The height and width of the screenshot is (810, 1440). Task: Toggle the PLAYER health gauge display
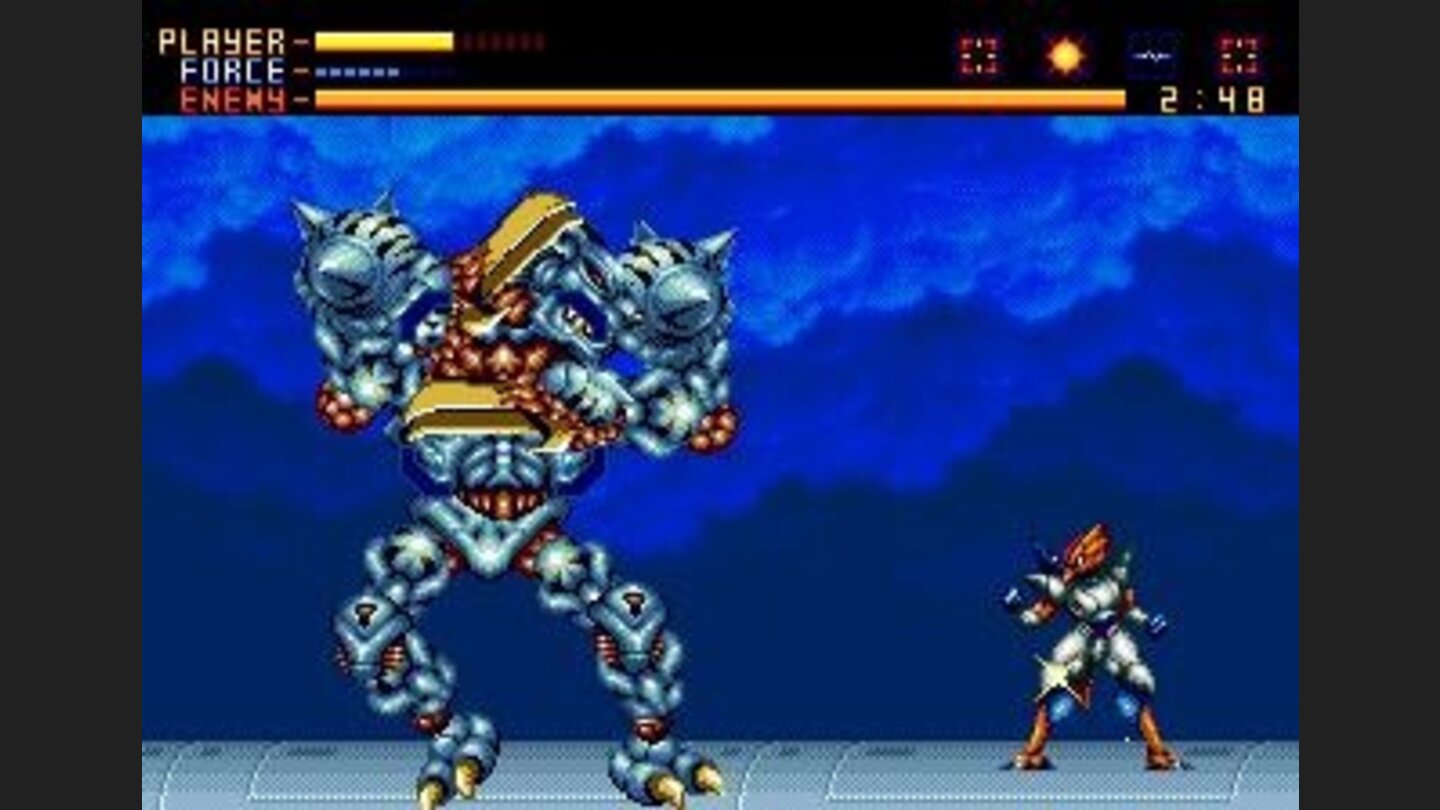385,38
